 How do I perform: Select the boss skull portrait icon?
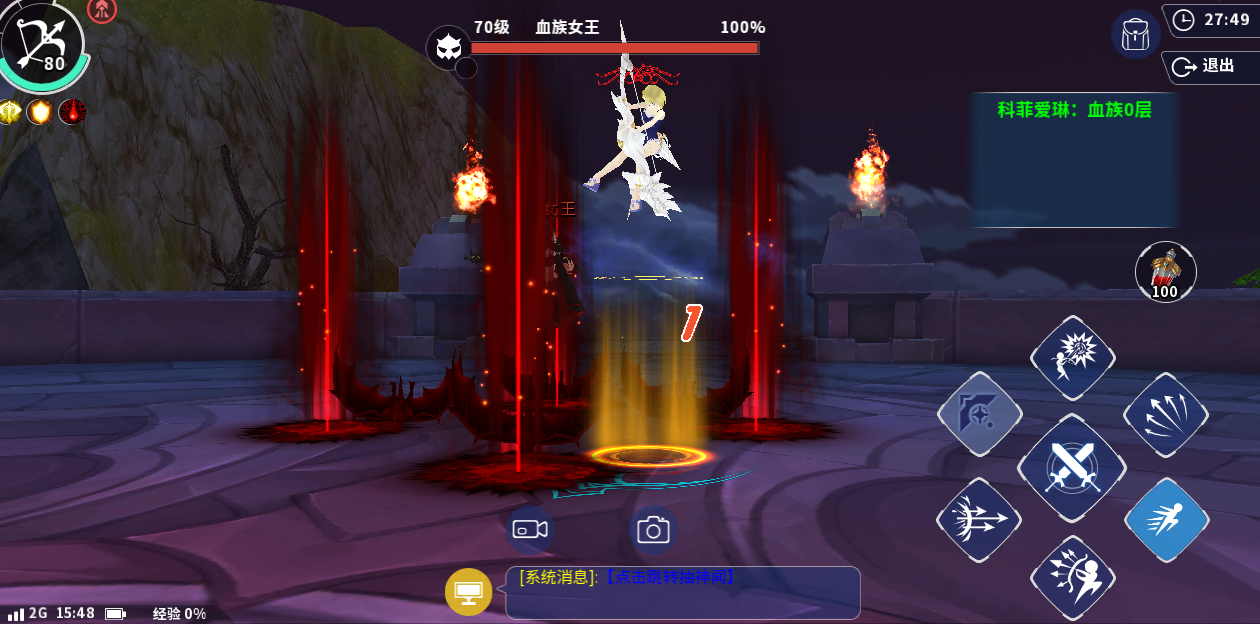447,47
